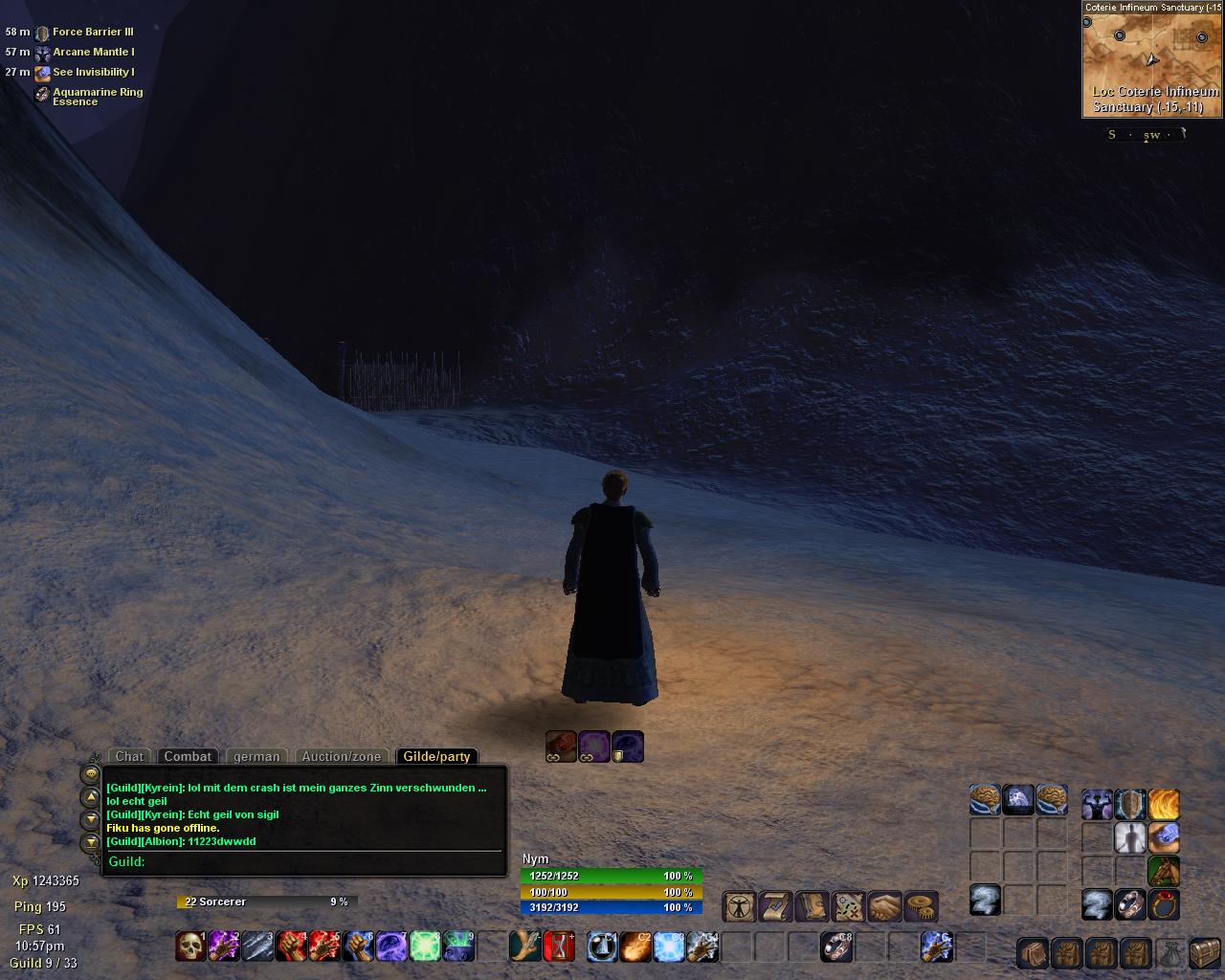Click the speech bubble chat options button
The image size is (1225, 980).
(x=90, y=773)
